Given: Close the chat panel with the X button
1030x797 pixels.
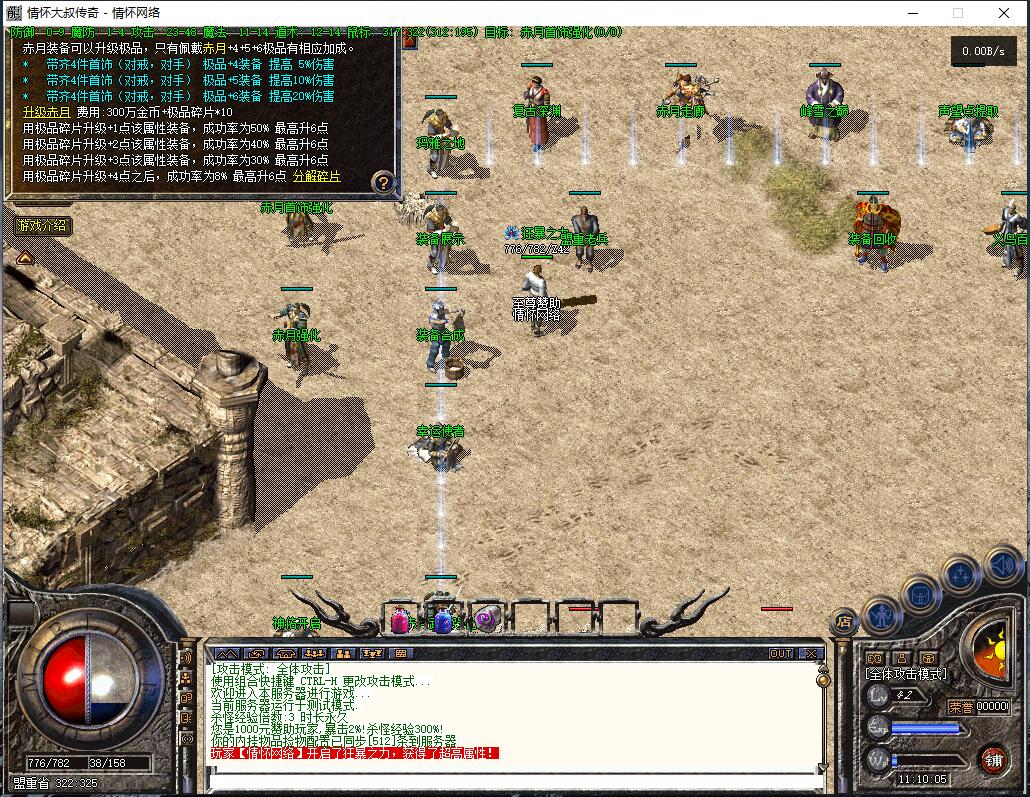Looking at the screenshot, I should coord(811,653).
